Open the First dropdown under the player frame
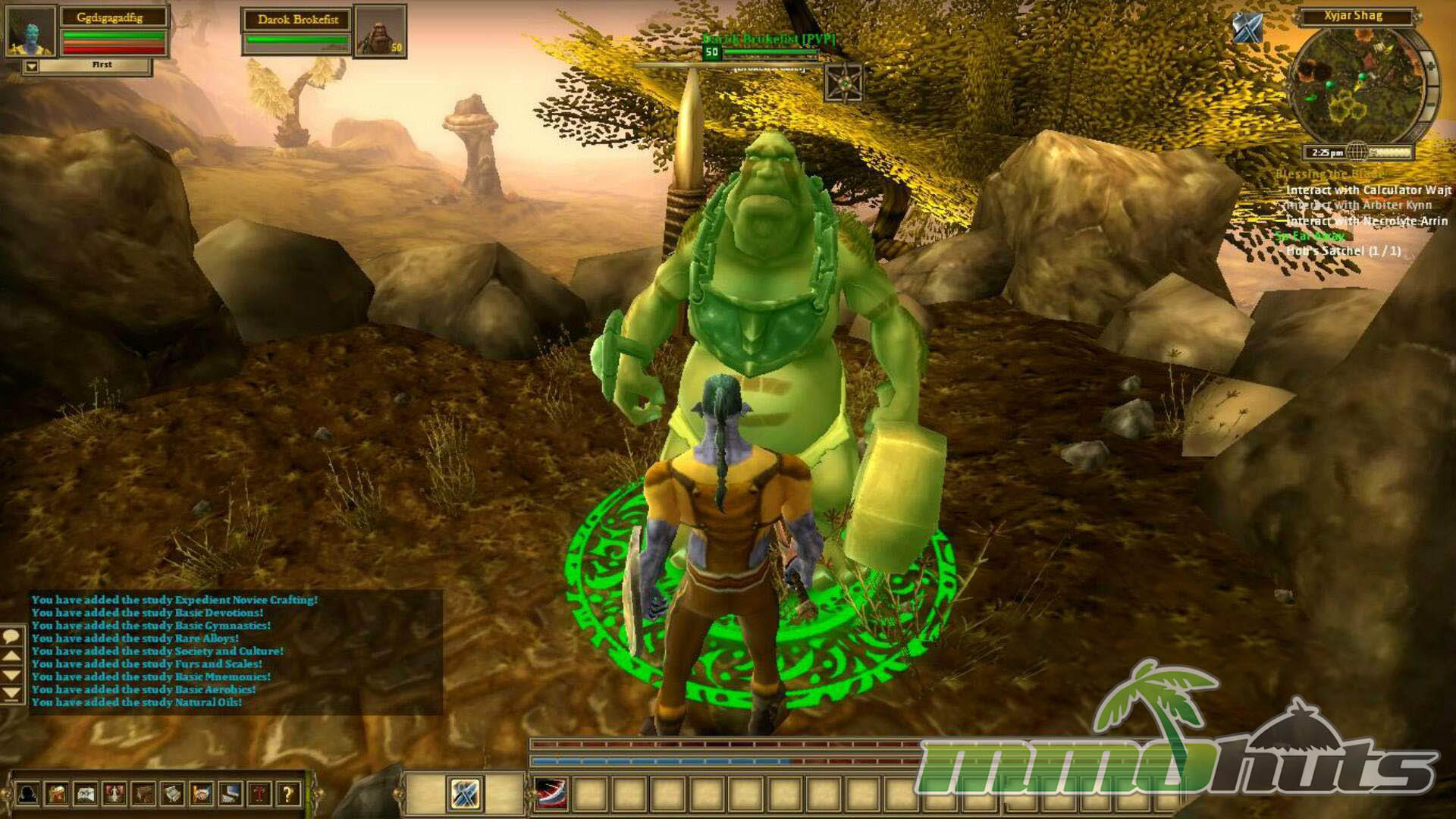Viewport: 1456px width, 819px height. point(32,67)
